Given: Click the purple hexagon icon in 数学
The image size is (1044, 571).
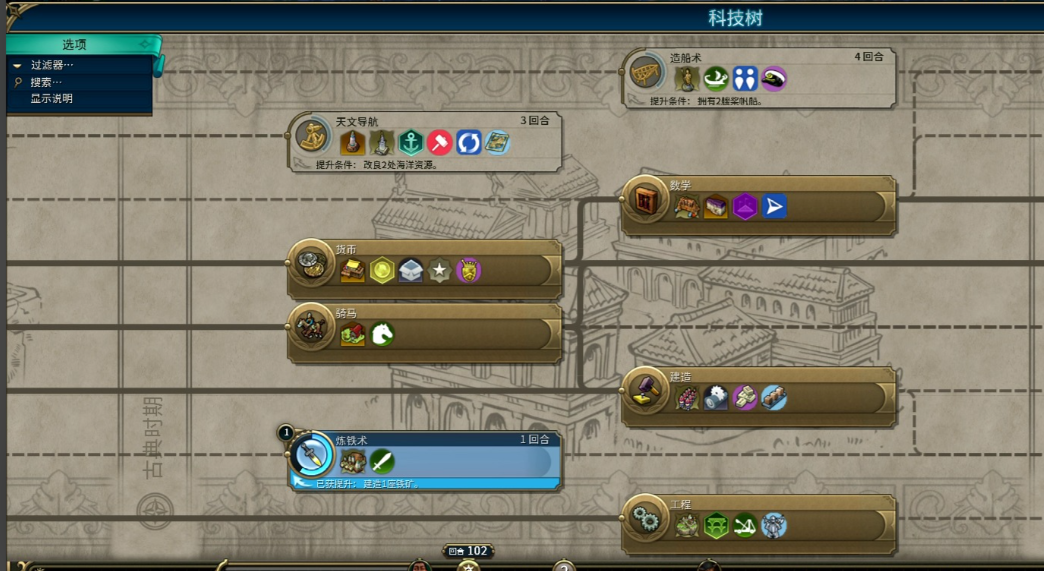Looking at the screenshot, I should tap(745, 206).
